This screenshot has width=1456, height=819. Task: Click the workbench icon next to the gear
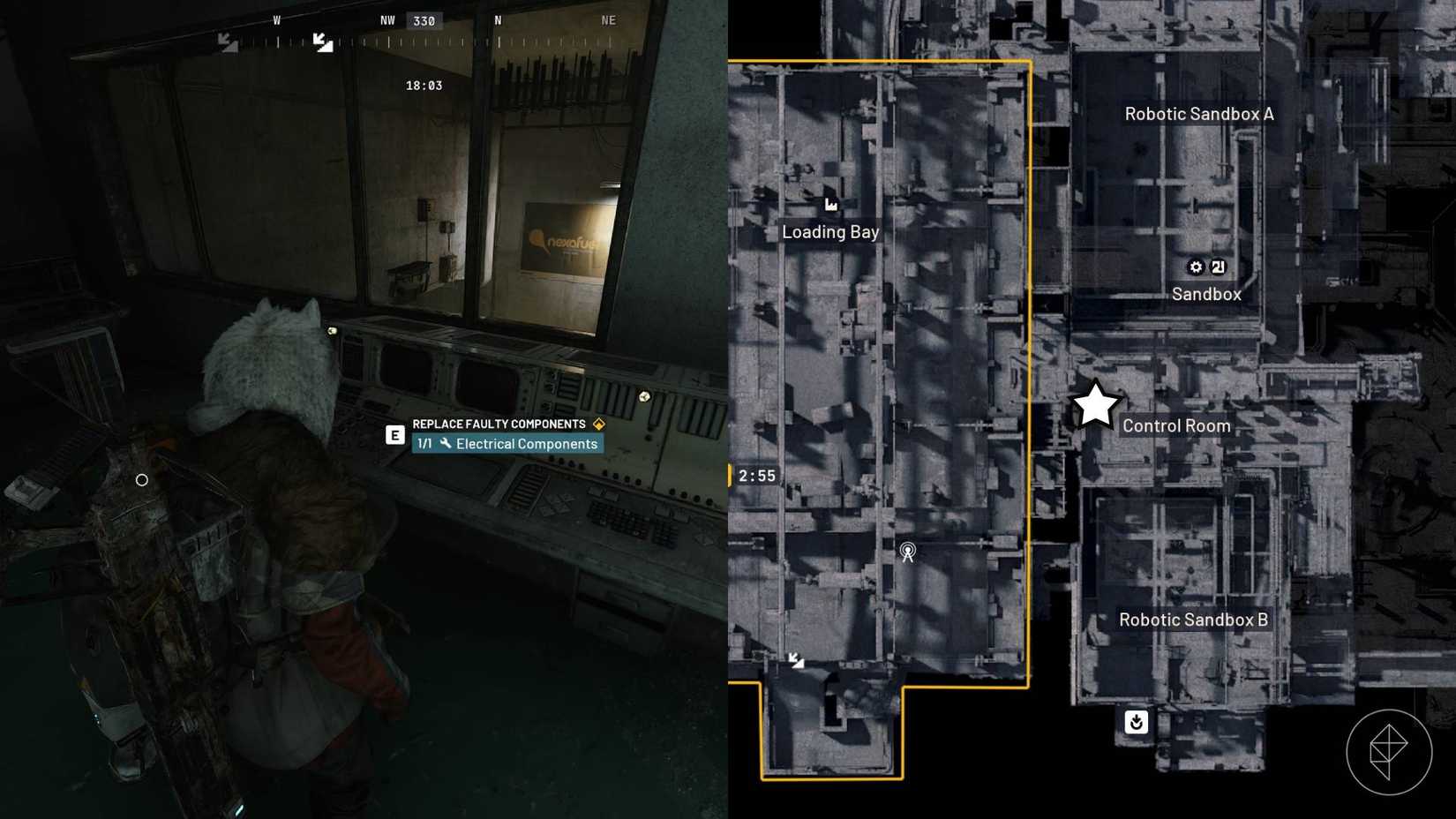click(x=1219, y=267)
